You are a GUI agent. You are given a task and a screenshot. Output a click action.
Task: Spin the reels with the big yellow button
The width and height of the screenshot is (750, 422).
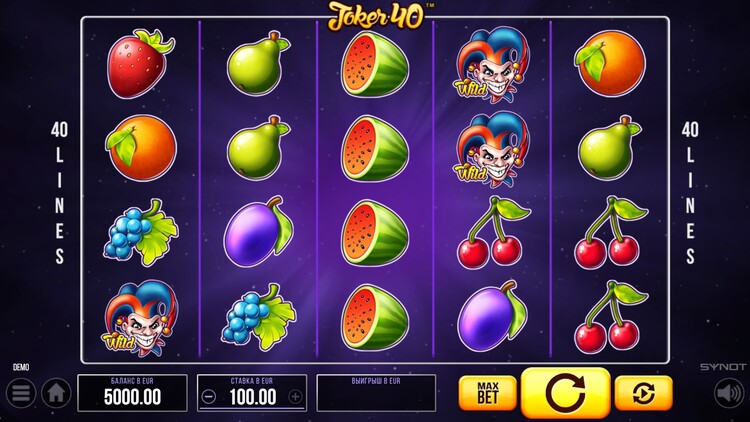click(x=565, y=393)
